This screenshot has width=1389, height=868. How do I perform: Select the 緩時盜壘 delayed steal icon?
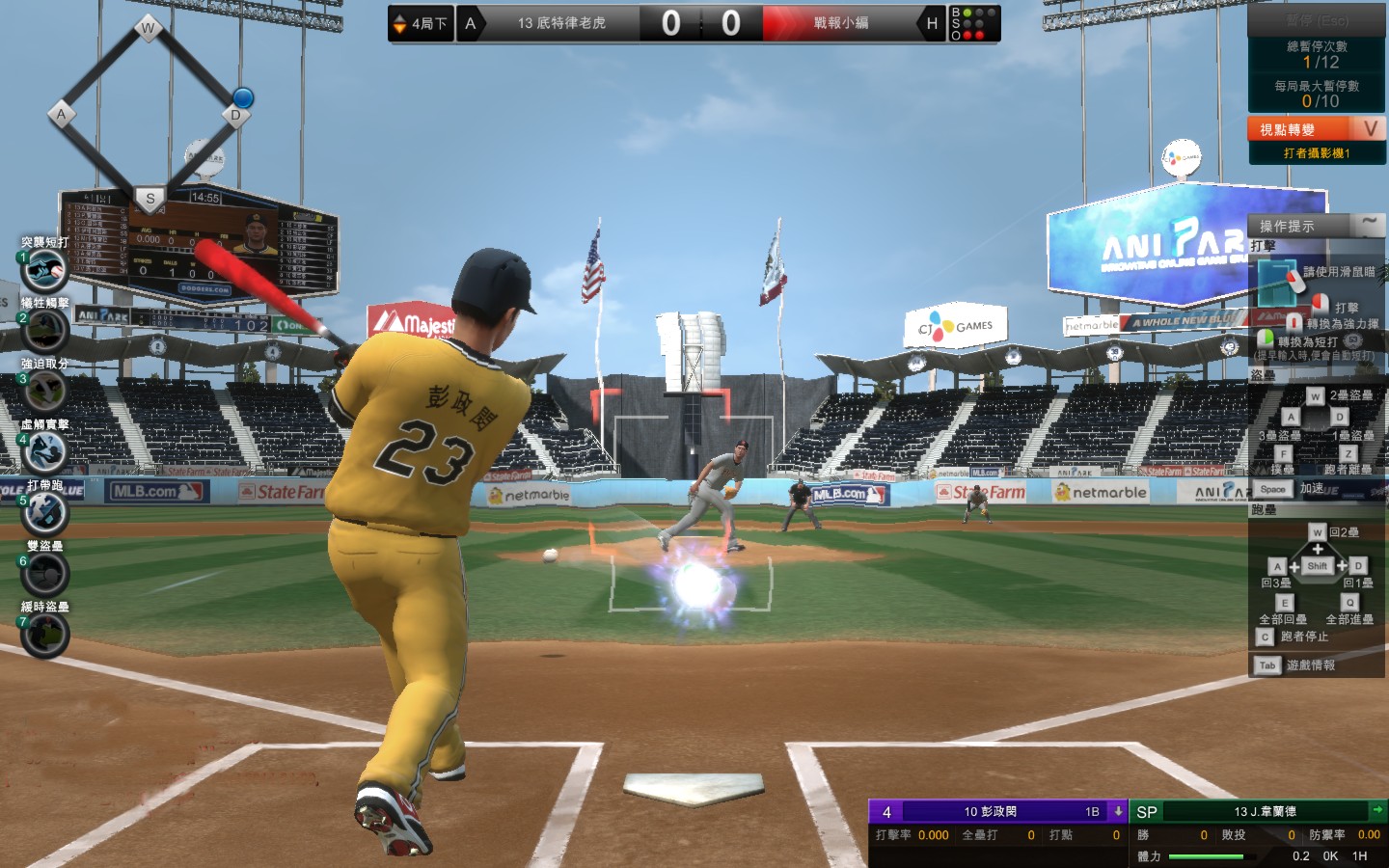(x=44, y=635)
